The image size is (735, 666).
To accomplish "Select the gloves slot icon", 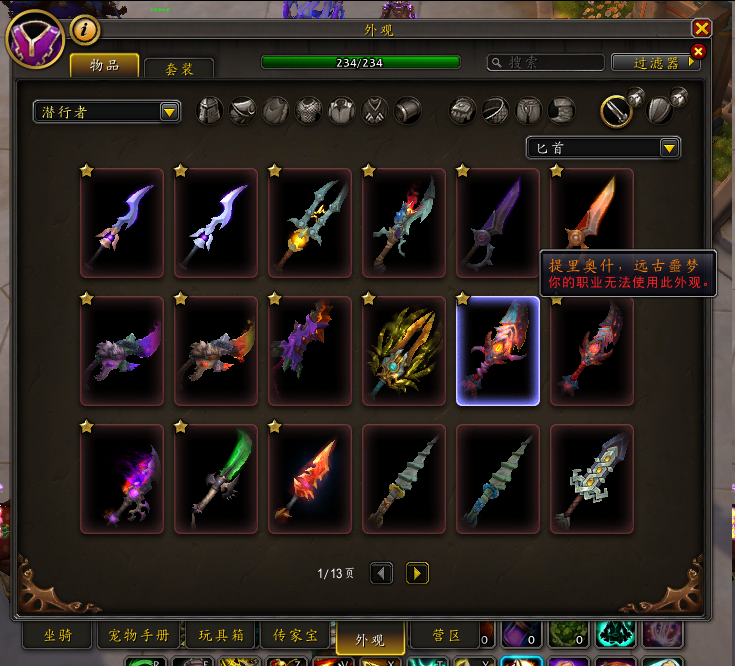I will click(463, 110).
